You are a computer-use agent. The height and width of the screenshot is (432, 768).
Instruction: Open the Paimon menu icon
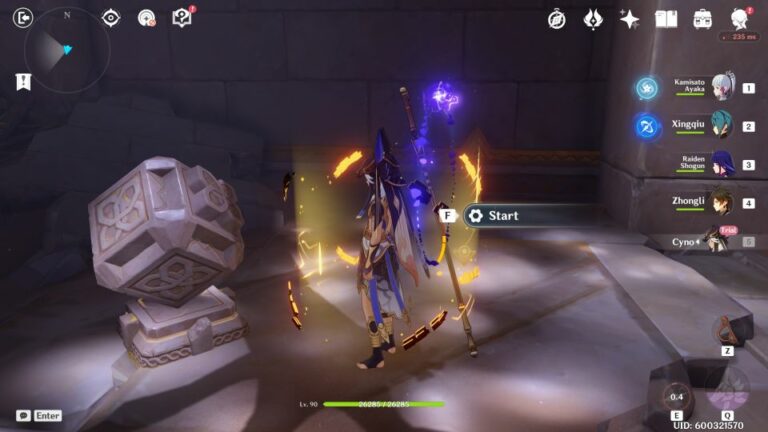click(741, 19)
